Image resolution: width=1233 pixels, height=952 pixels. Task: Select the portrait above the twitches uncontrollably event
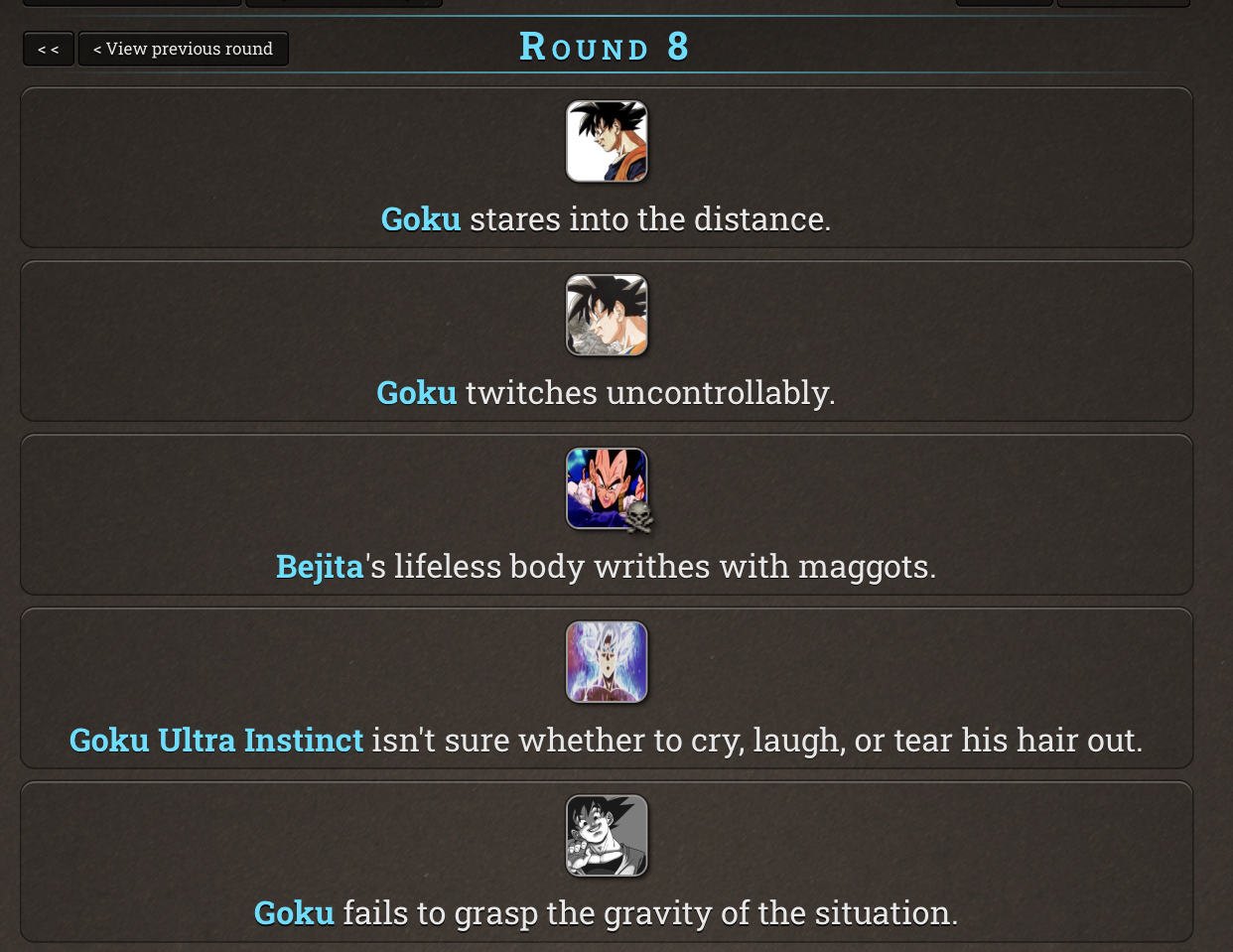tap(607, 316)
